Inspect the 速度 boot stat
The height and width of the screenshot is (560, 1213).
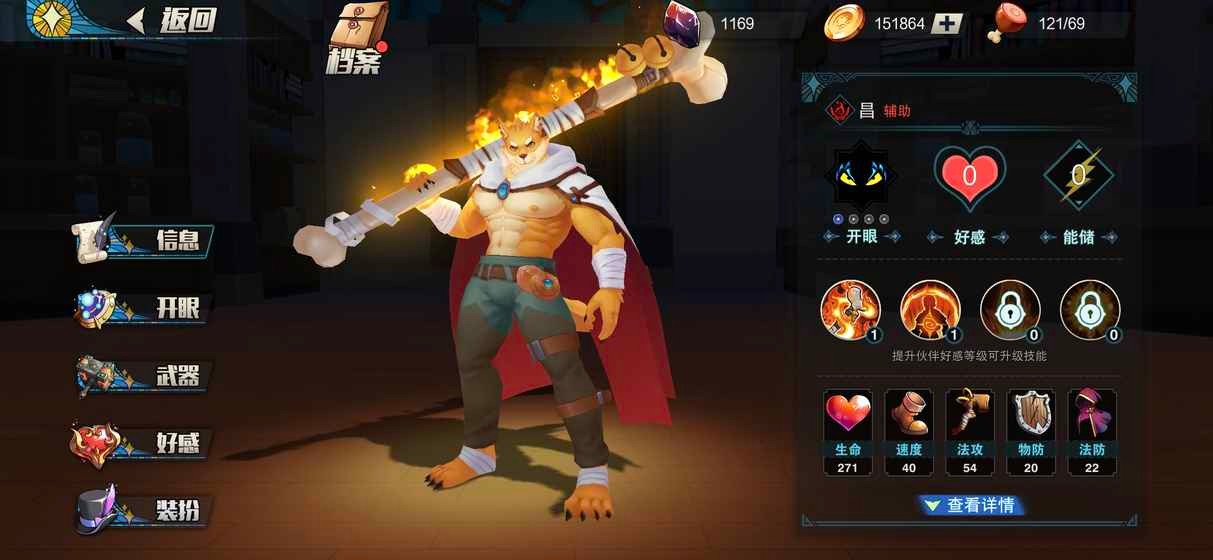point(909,430)
